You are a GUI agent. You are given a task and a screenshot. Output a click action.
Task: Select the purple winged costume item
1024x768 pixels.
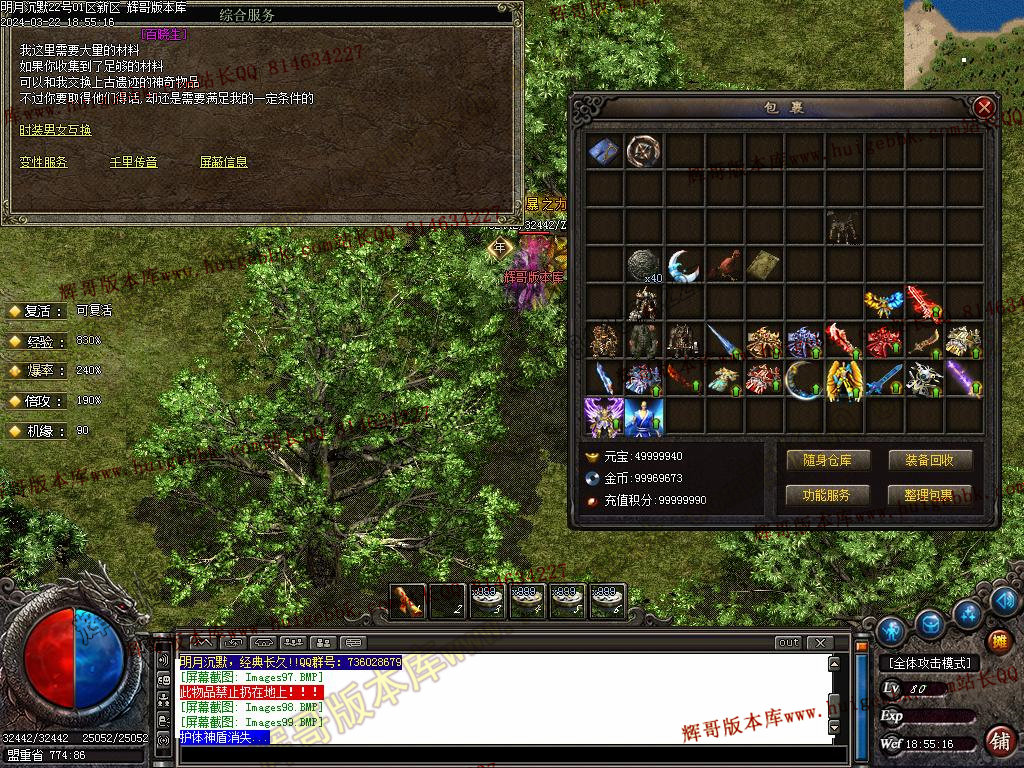604,417
